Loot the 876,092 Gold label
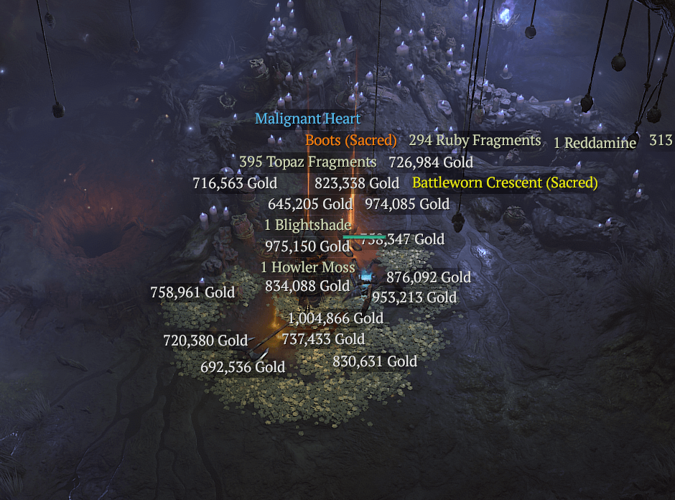 click(428, 277)
